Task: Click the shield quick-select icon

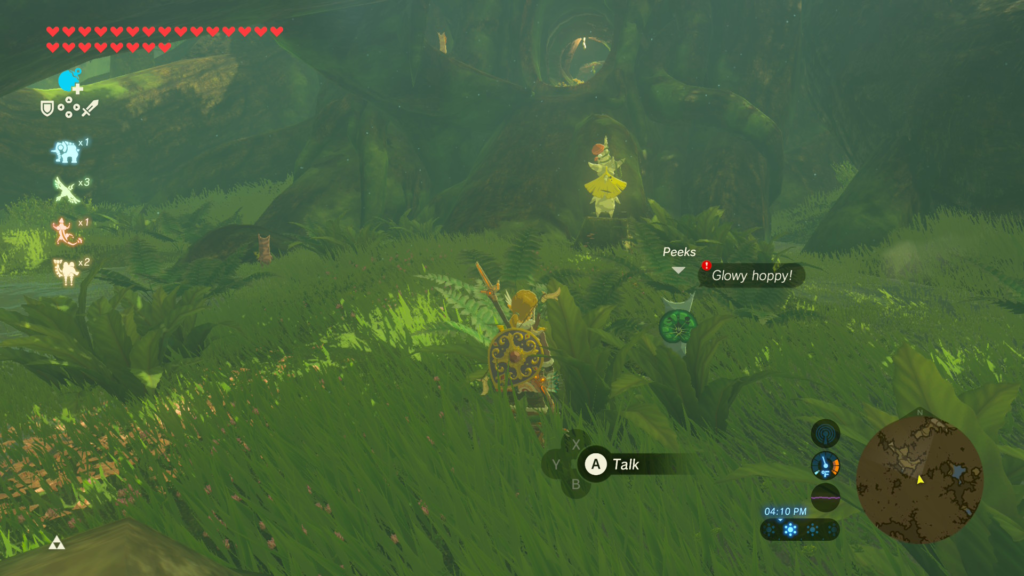Action: [47, 108]
